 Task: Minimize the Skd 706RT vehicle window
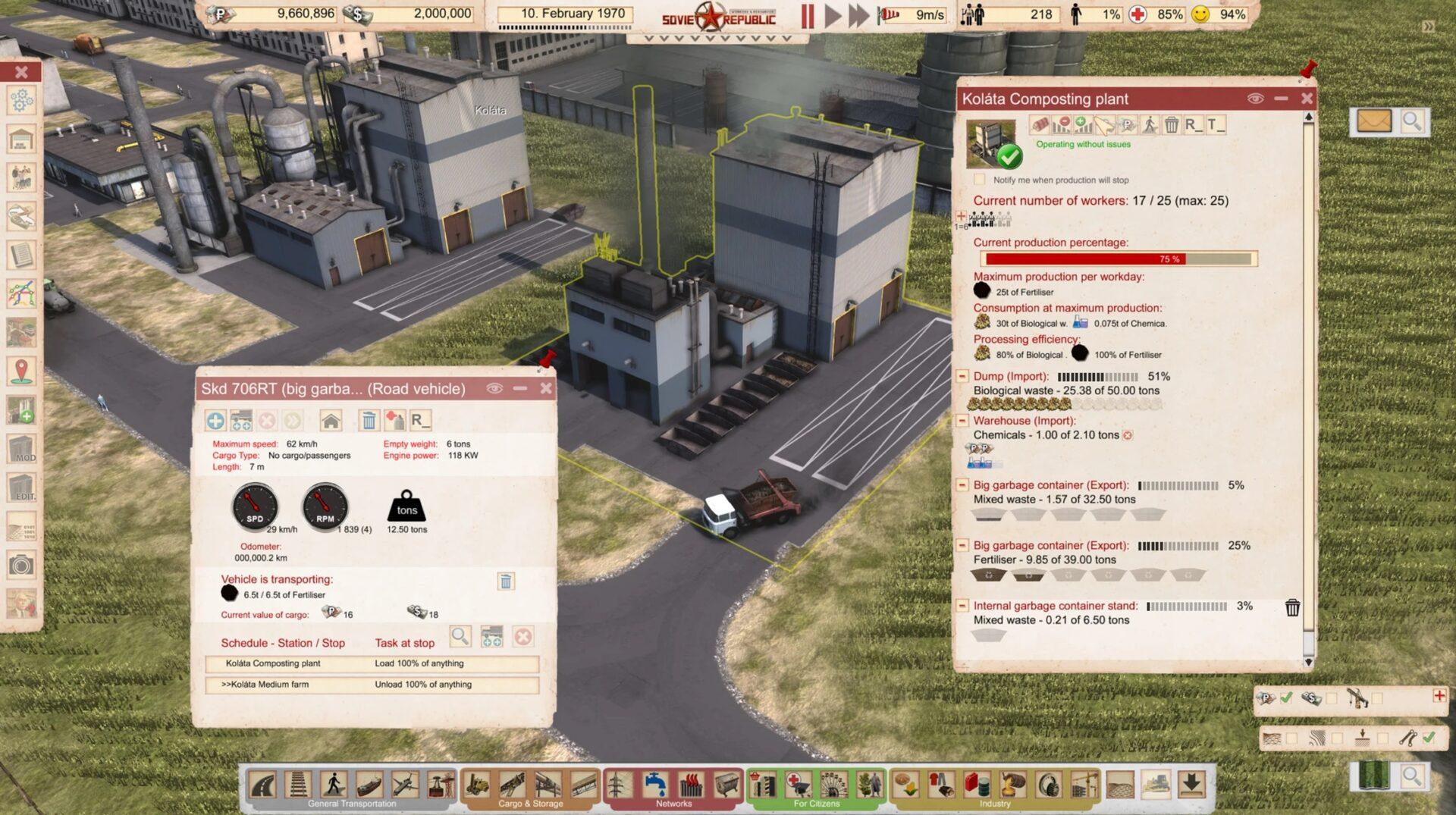tap(520, 388)
